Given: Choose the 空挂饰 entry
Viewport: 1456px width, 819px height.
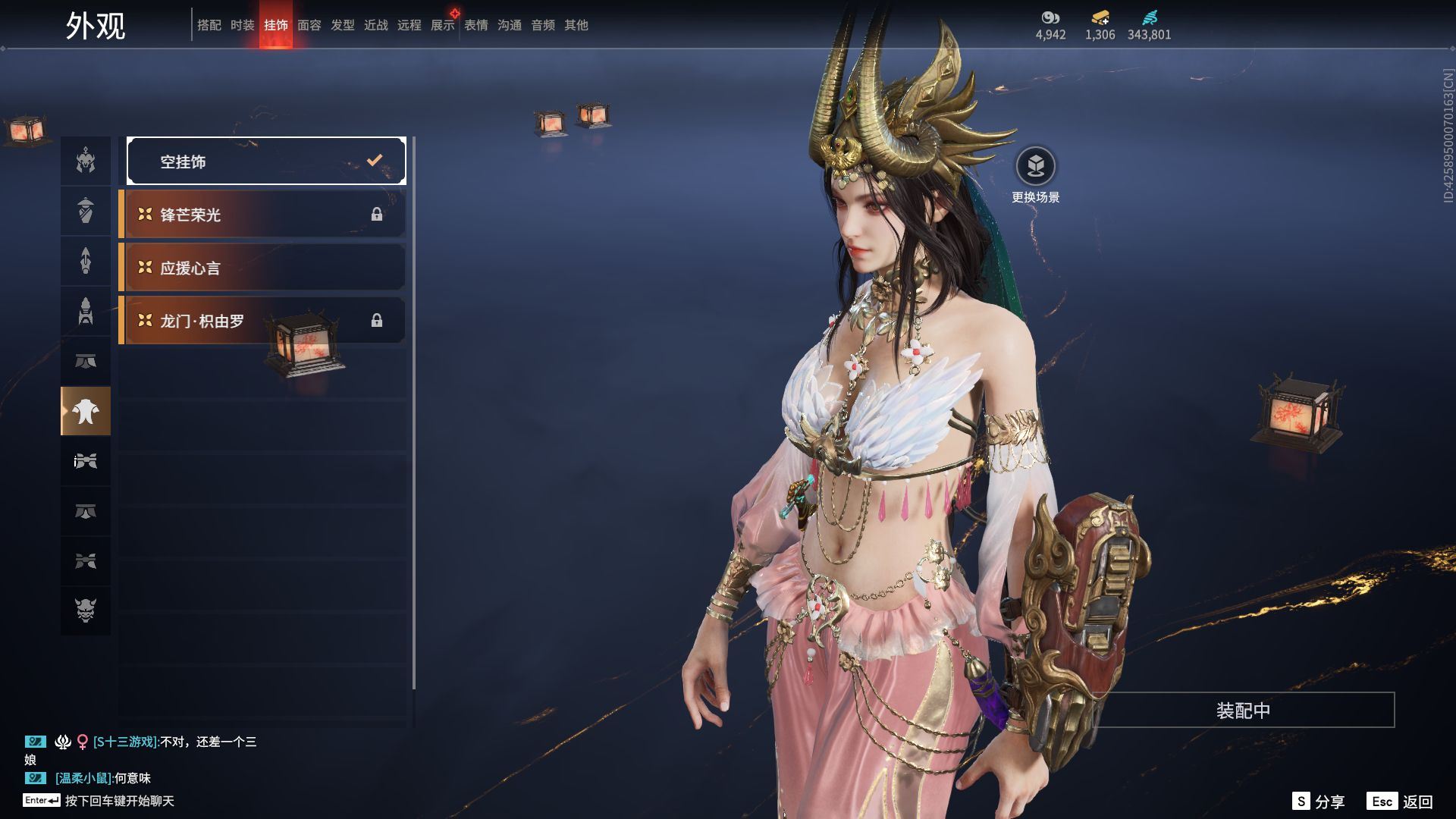Looking at the screenshot, I should pyautogui.click(x=266, y=161).
